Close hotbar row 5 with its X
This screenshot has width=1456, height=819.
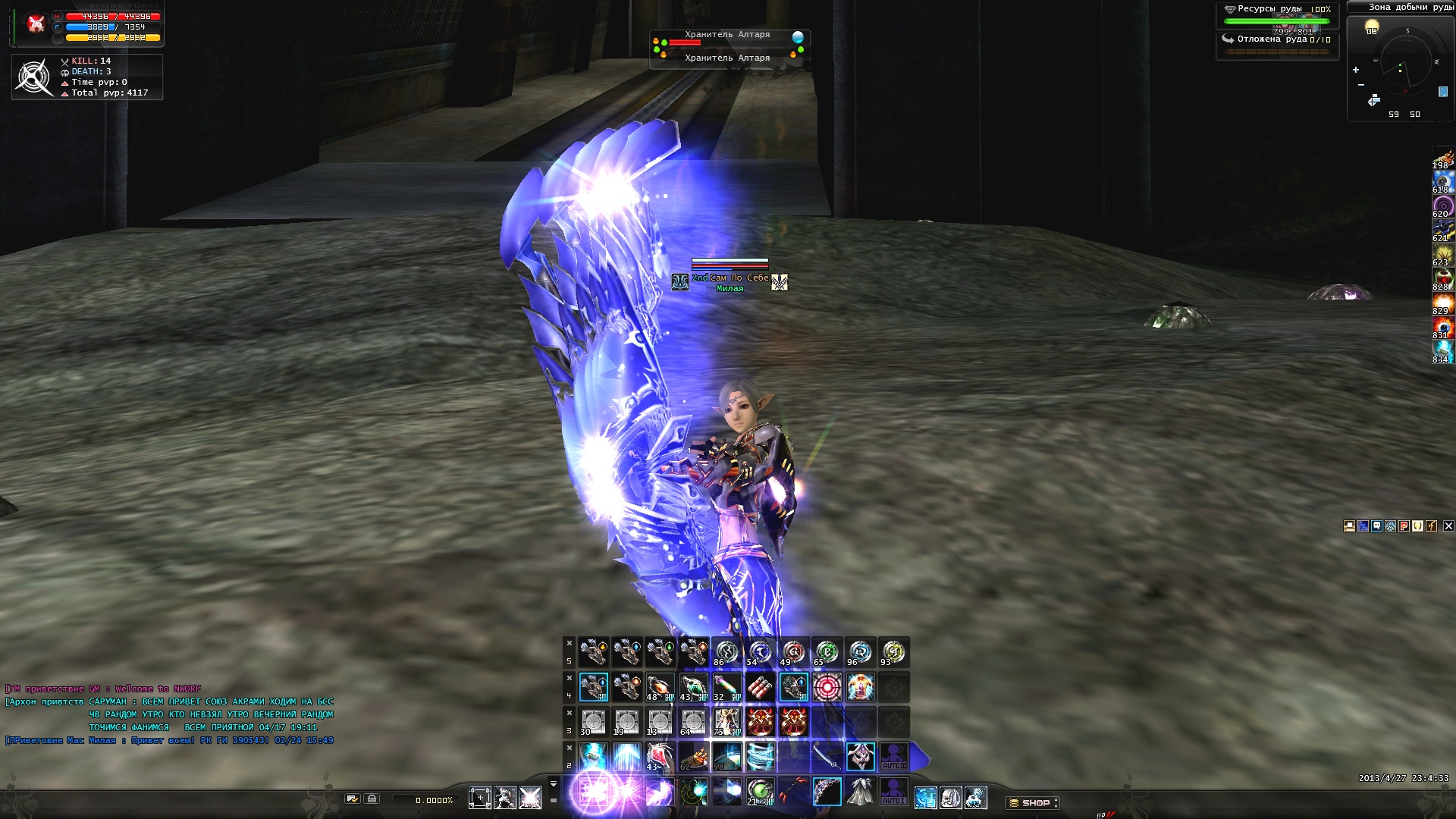569,643
